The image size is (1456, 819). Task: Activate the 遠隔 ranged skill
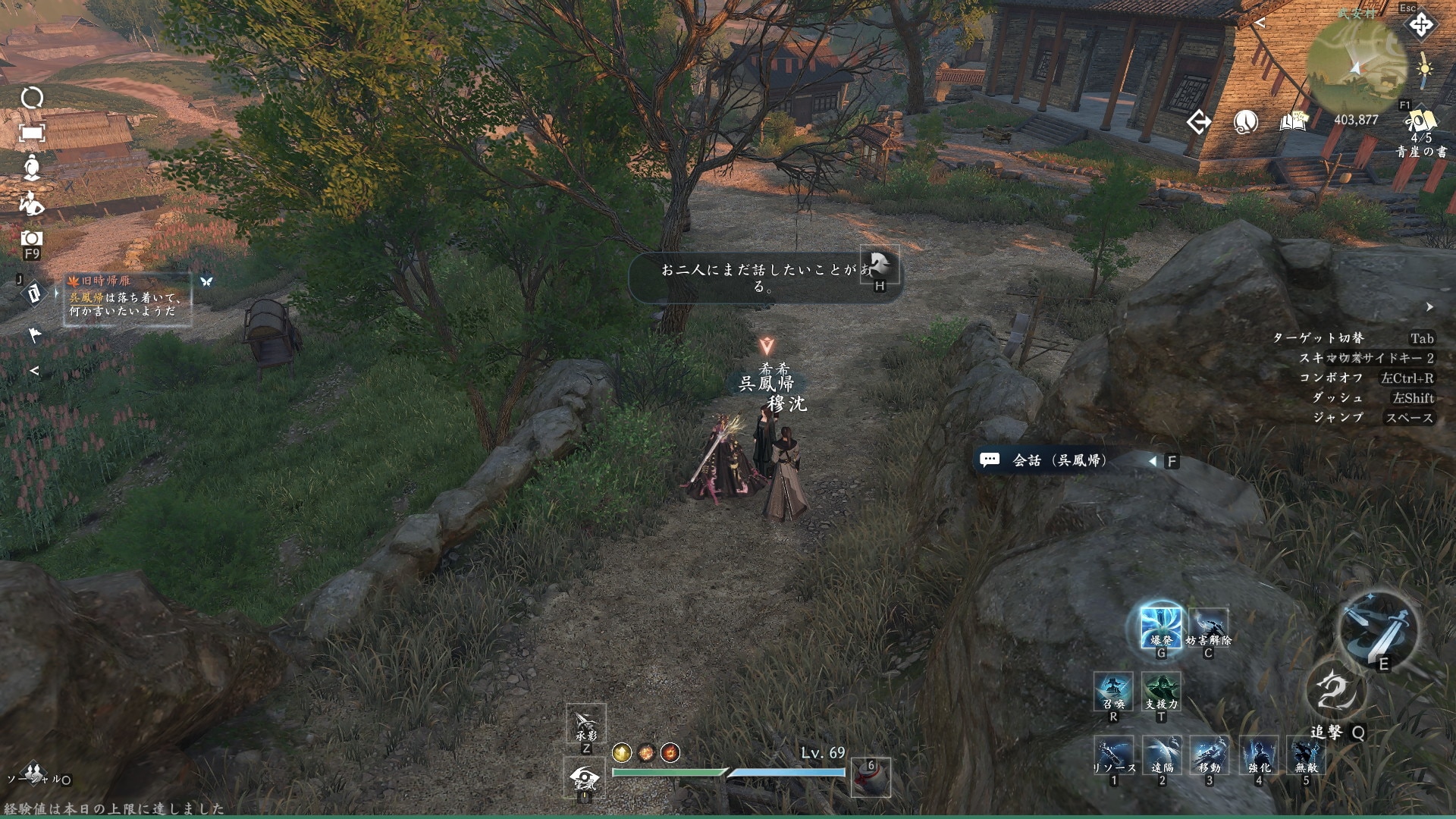pyautogui.click(x=1161, y=756)
